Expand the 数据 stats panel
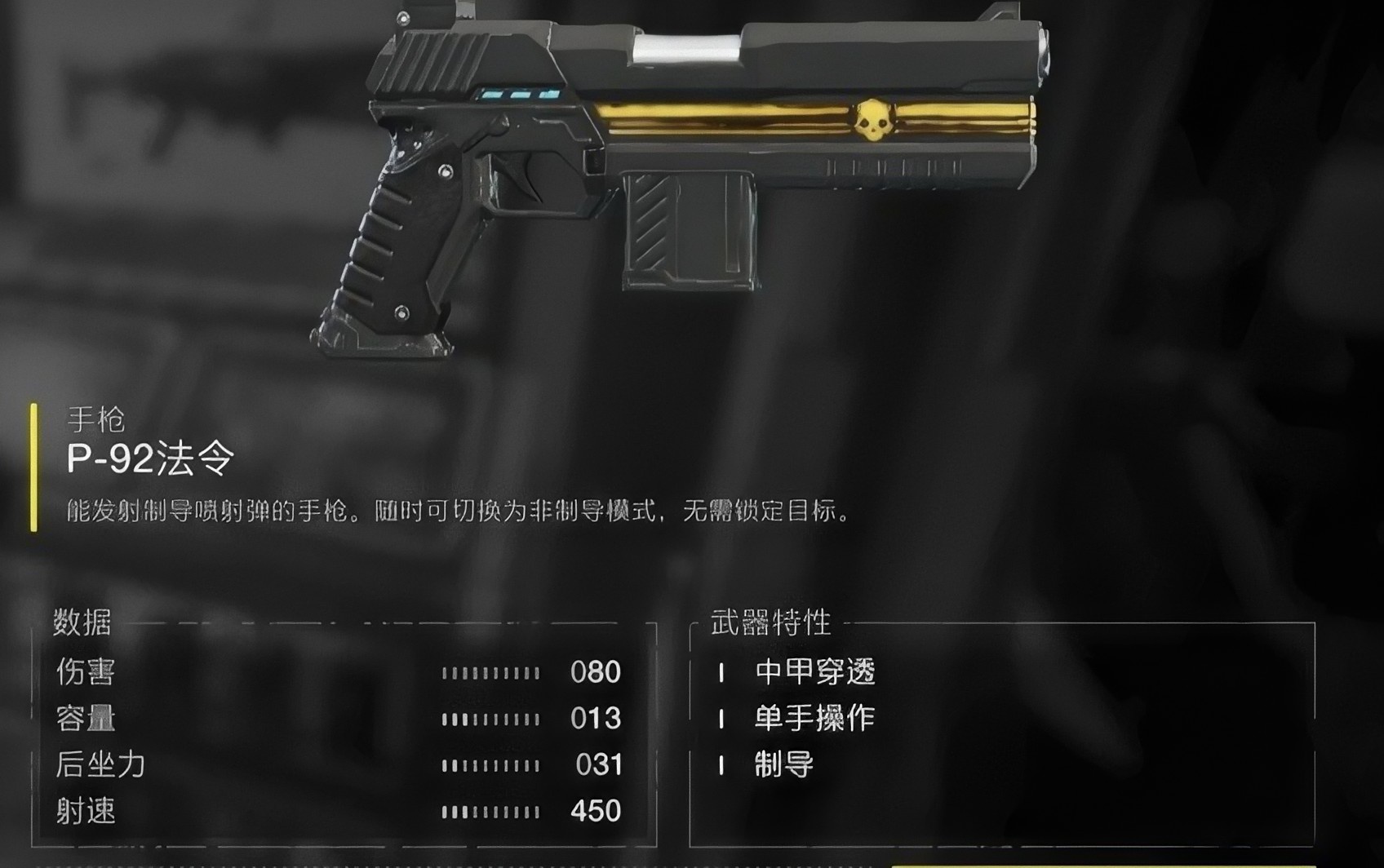The image size is (1384, 868). pos(80,623)
